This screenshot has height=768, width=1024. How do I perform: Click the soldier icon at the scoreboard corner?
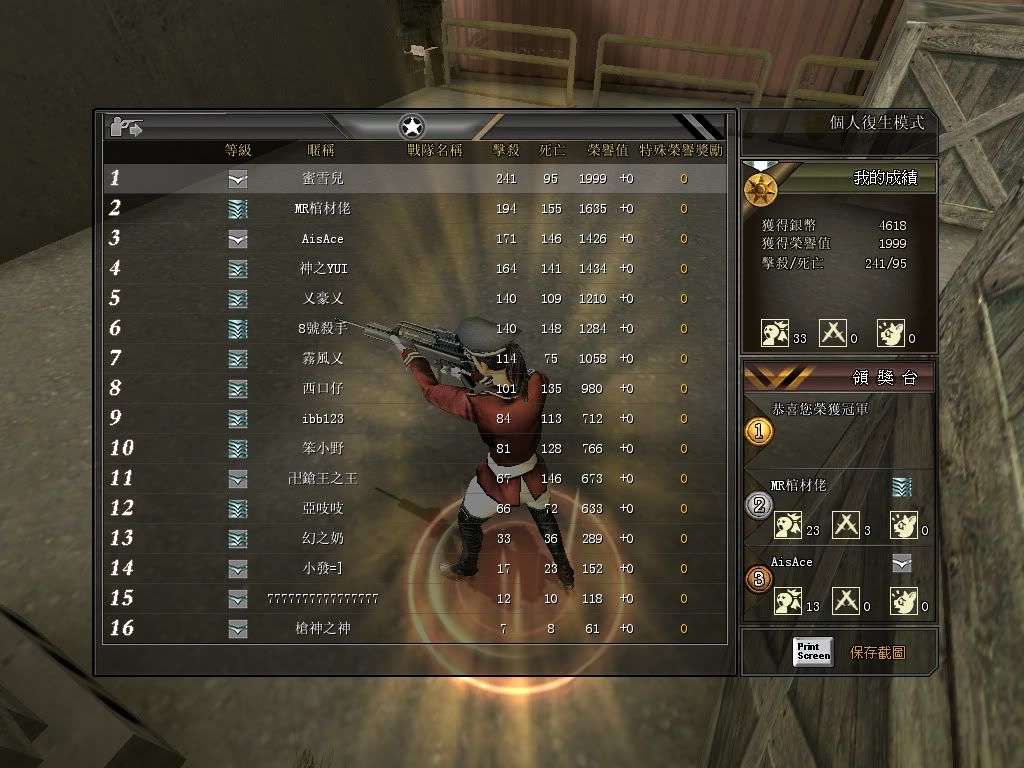tap(127, 126)
